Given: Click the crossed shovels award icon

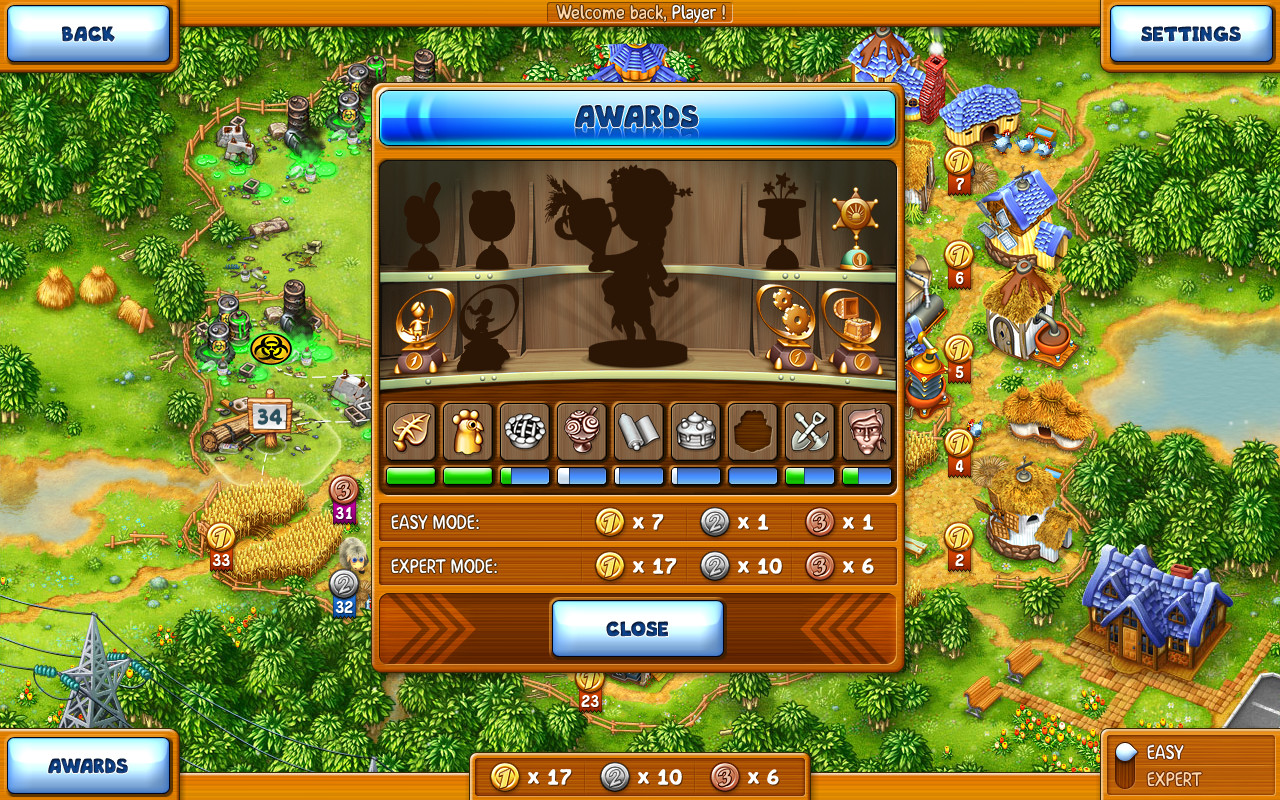Looking at the screenshot, I should click(x=809, y=432).
